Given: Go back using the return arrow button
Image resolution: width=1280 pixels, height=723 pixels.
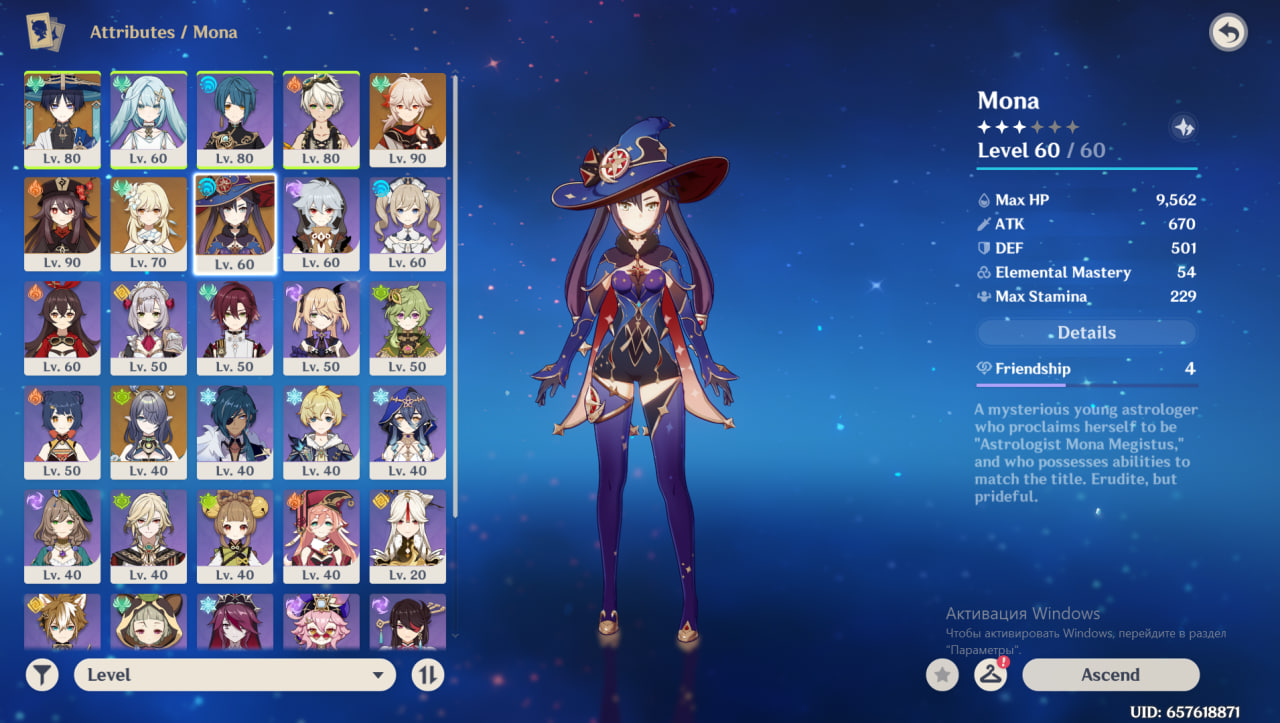Looking at the screenshot, I should pyautogui.click(x=1228, y=33).
